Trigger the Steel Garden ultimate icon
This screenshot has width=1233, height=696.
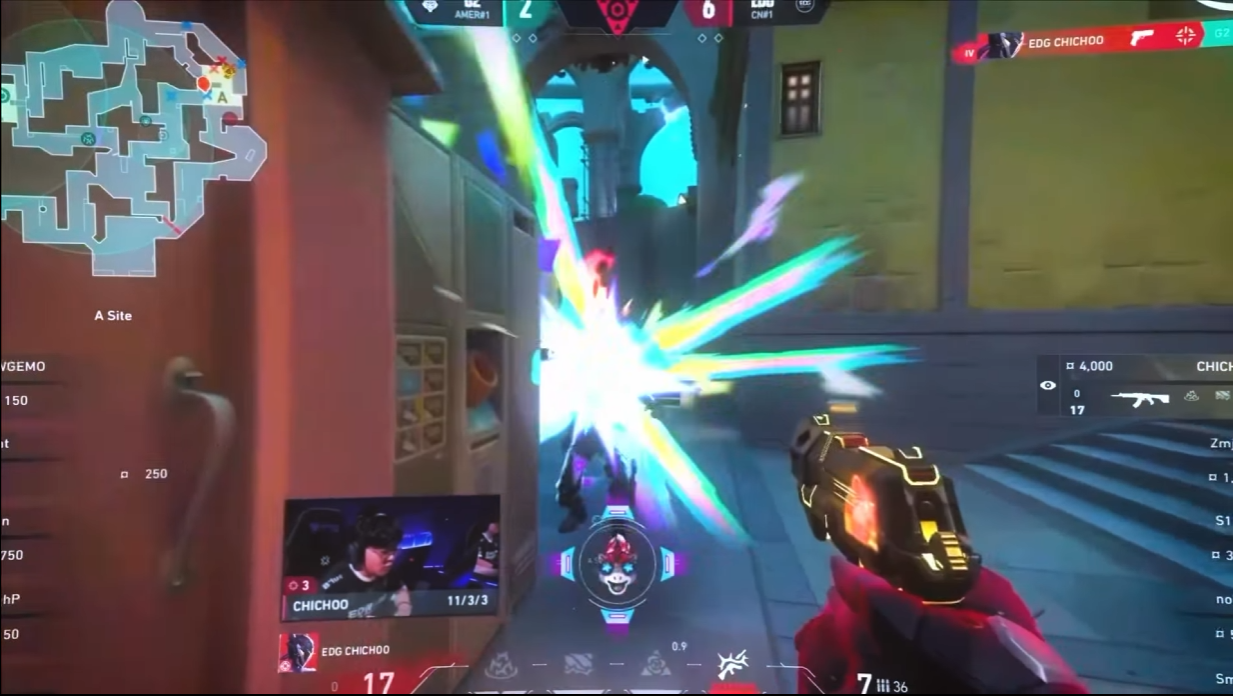pyautogui.click(x=731, y=664)
